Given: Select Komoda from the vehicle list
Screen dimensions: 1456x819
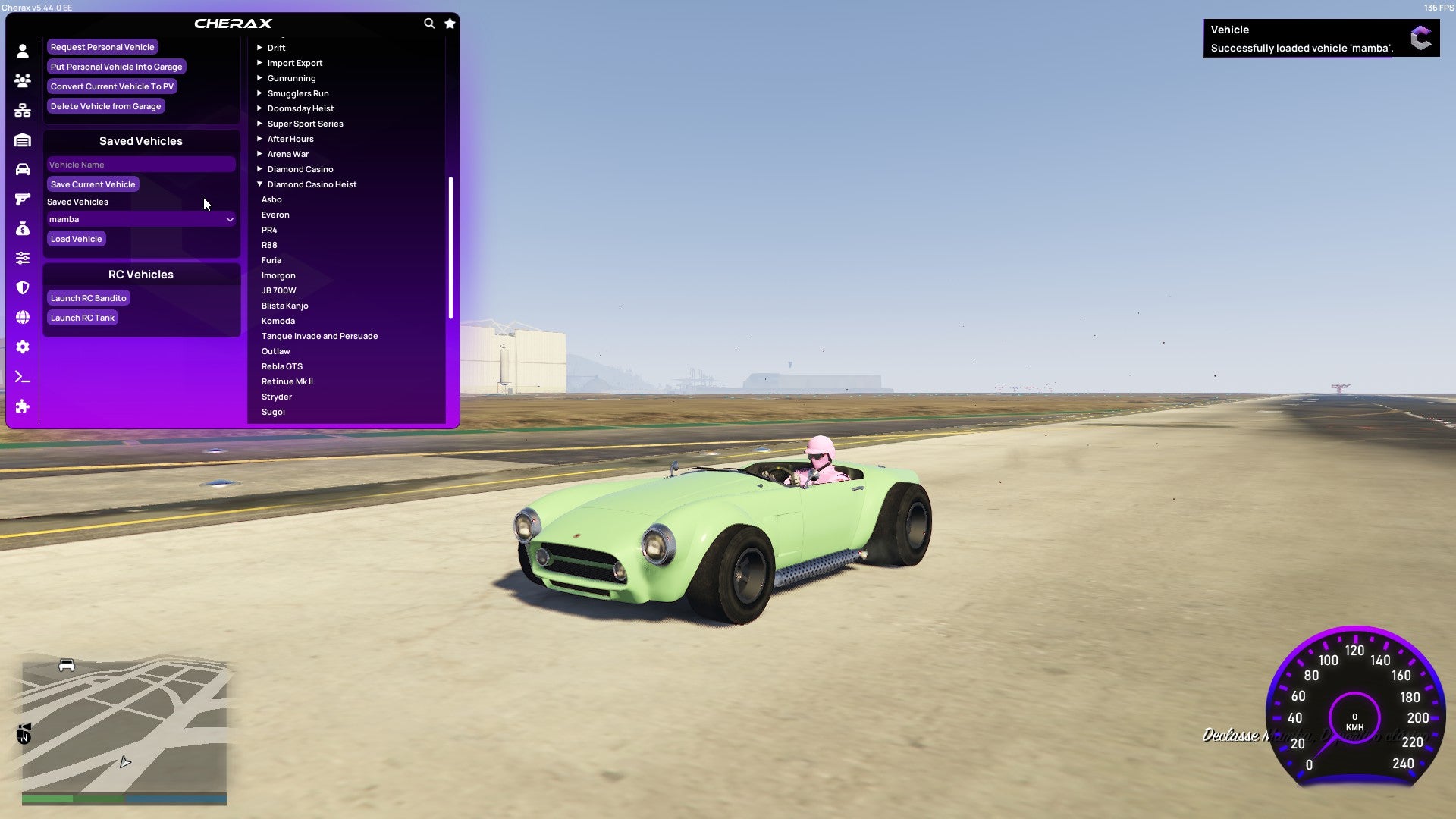Looking at the screenshot, I should tap(278, 320).
